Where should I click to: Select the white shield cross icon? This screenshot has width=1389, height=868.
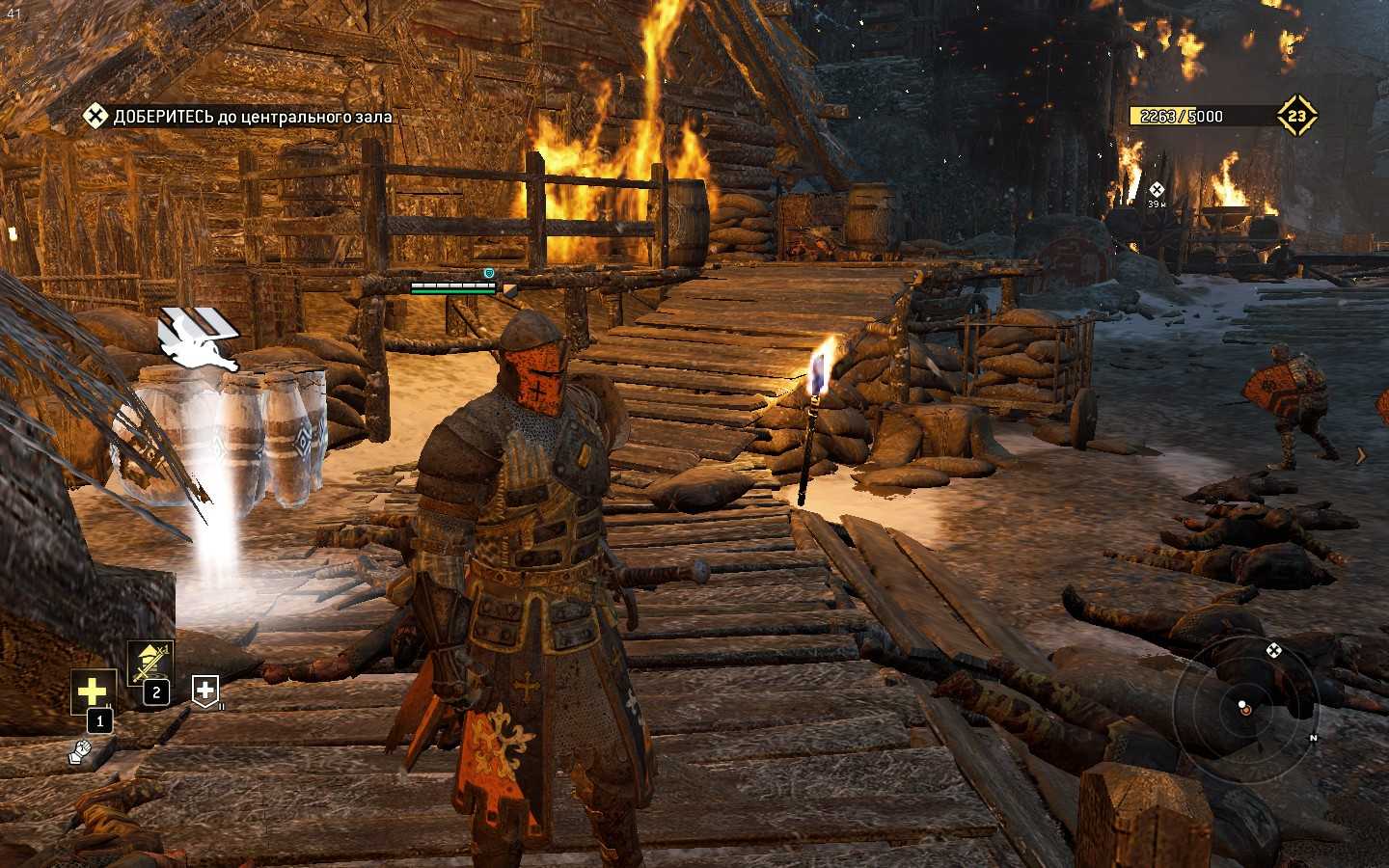click(205, 690)
